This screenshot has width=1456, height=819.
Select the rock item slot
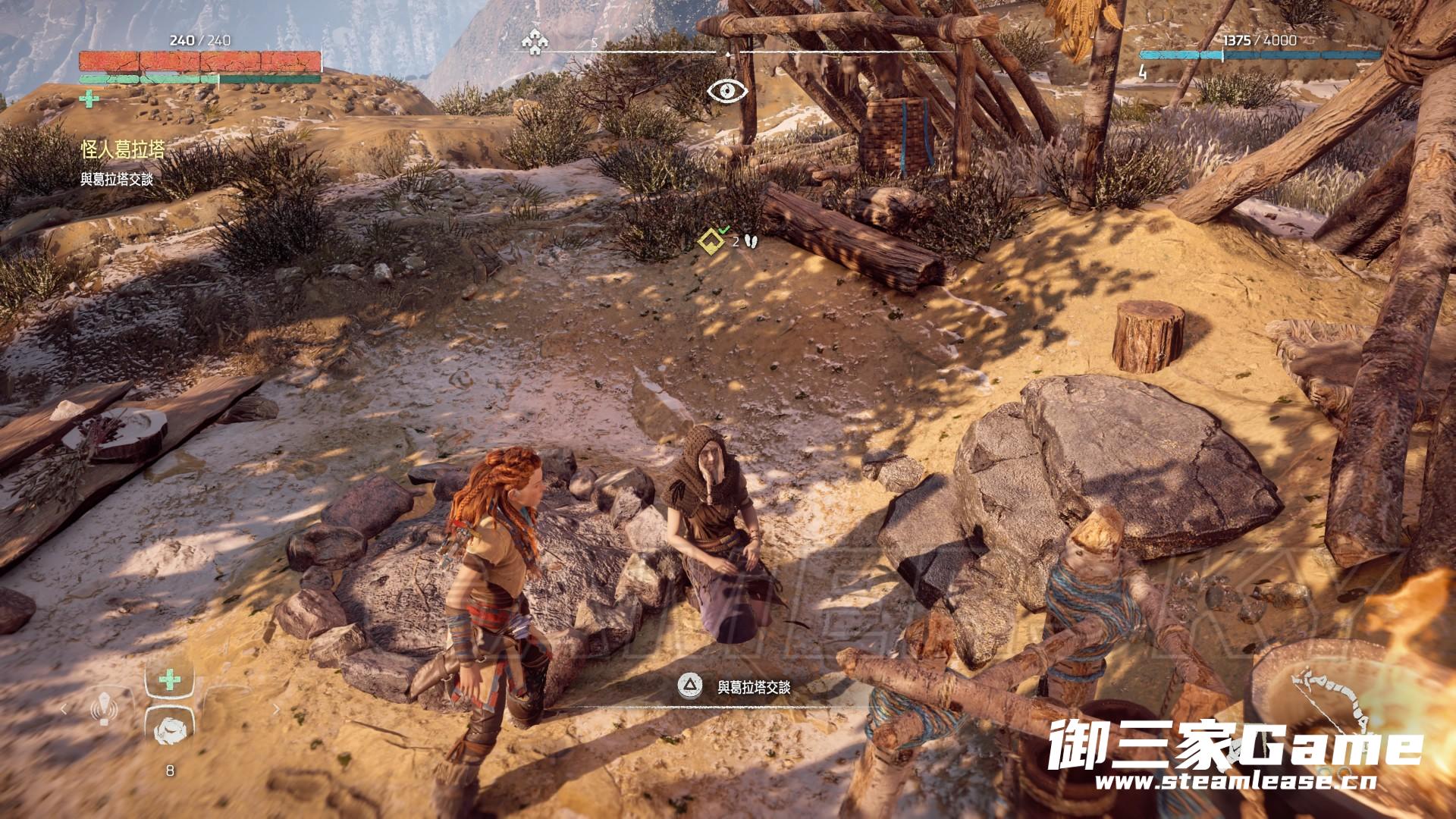tap(169, 732)
